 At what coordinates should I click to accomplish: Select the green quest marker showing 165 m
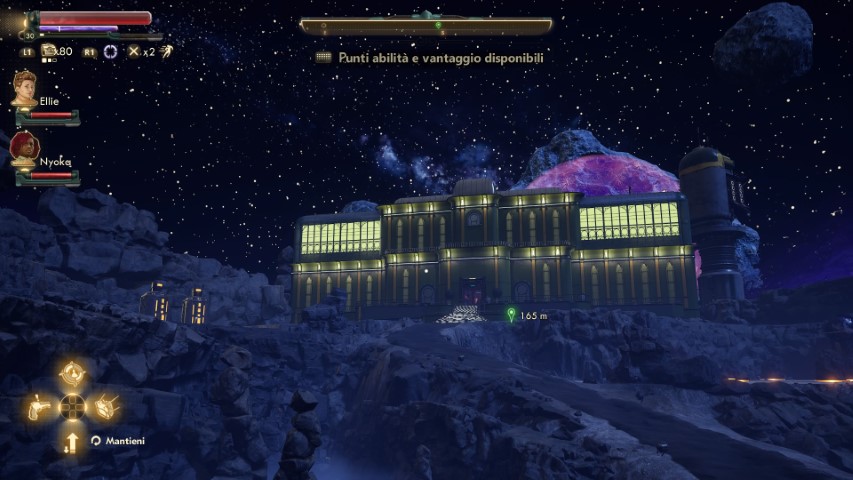tap(511, 315)
